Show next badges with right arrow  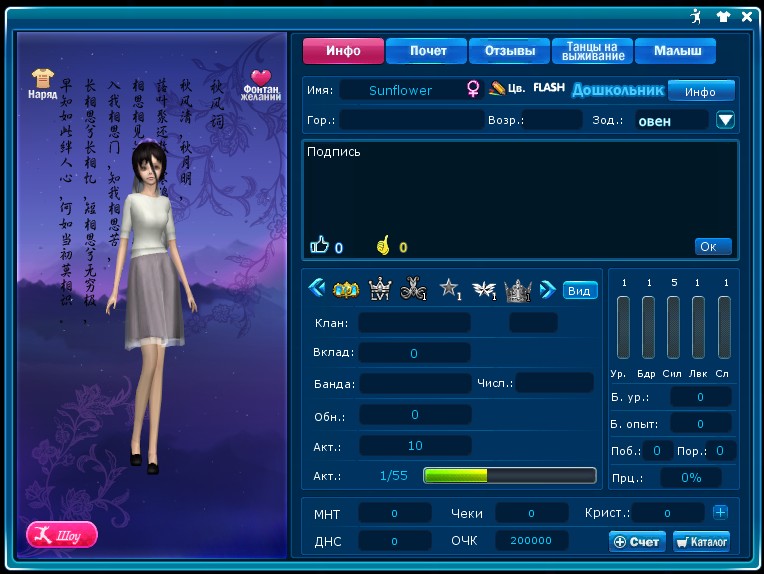(548, 289)
